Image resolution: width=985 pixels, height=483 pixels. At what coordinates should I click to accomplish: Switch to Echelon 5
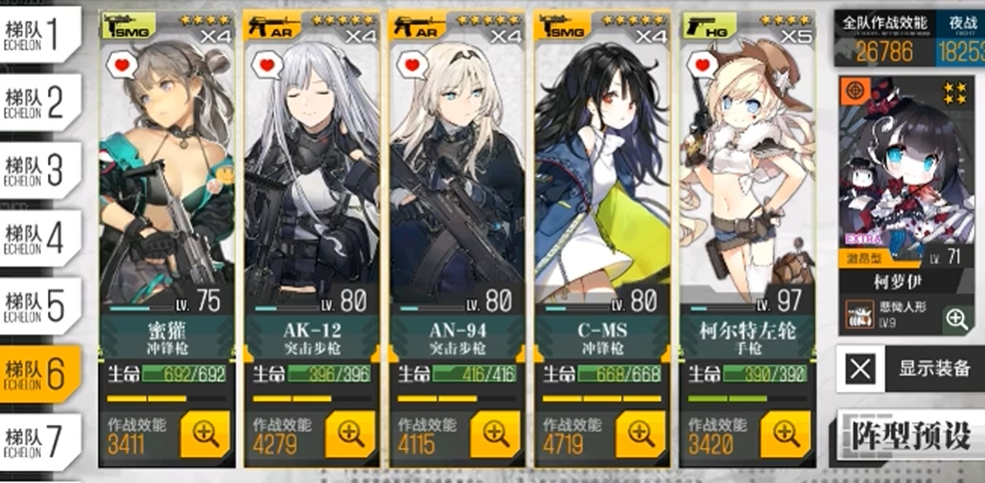pos(40,305)
